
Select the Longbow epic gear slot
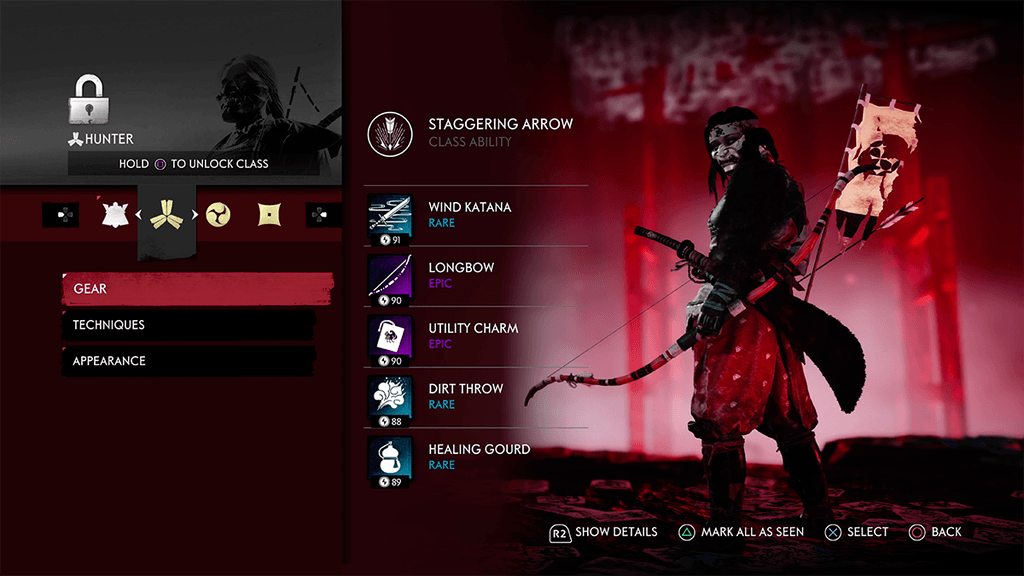[476, 275]
